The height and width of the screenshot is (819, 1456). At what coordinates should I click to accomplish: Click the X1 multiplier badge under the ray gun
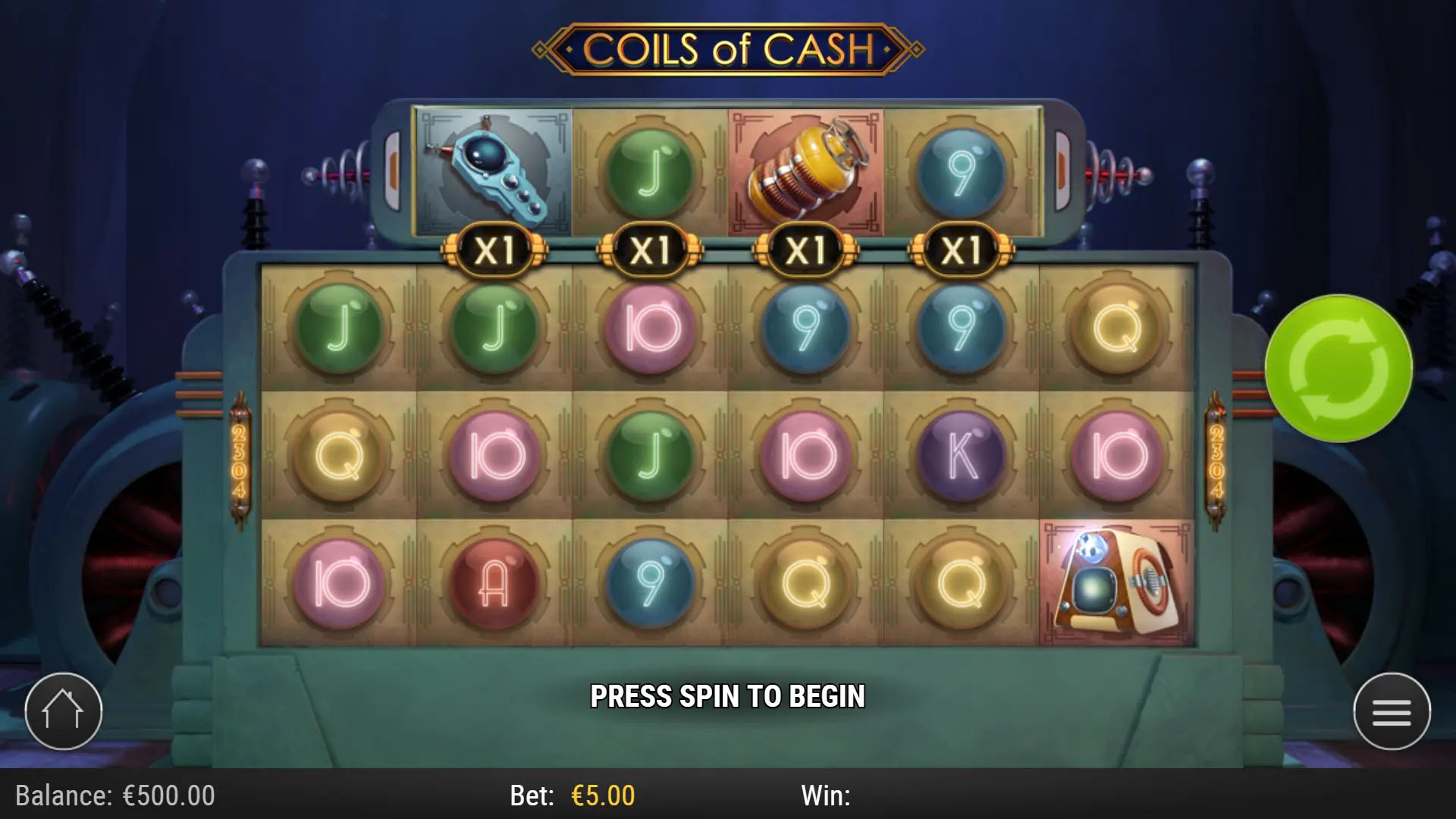pyautogui.click(x=494, y=247)
